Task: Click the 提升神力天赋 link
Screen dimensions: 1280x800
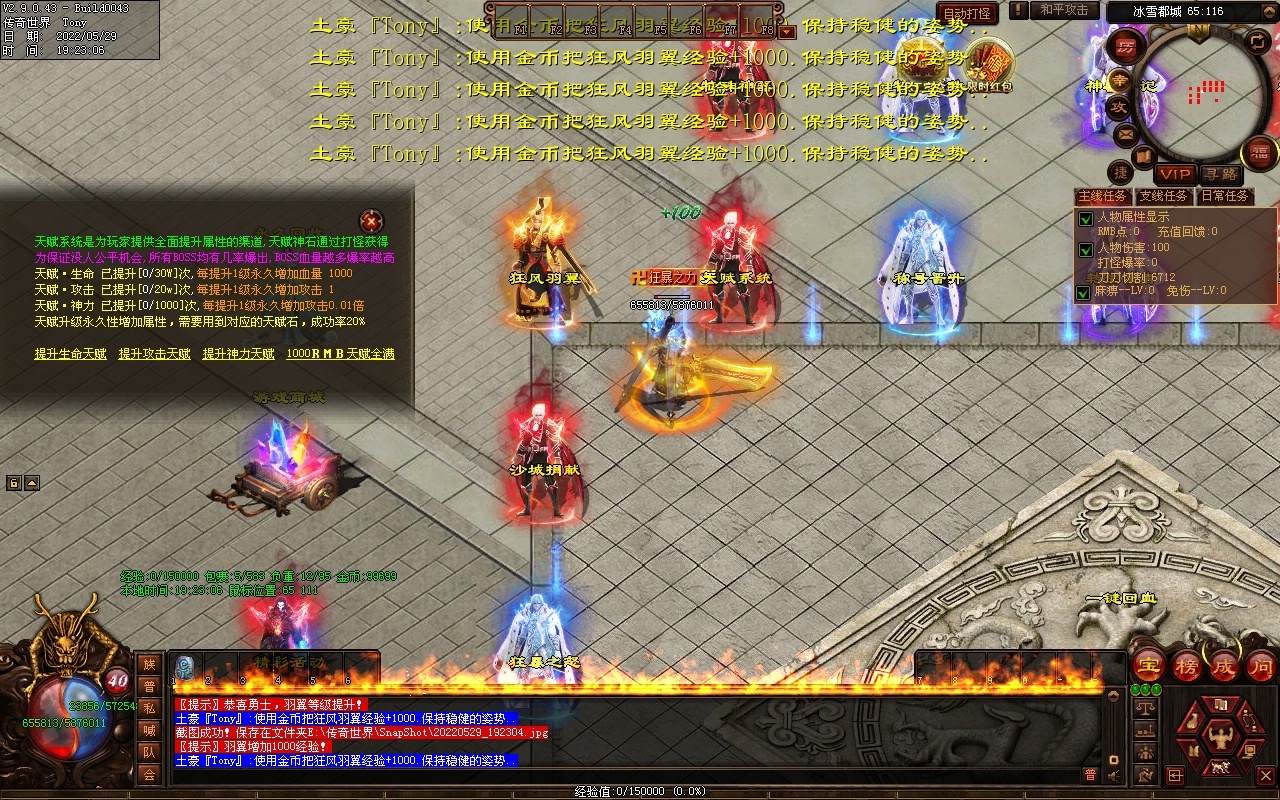Action: pyautogui.click(x=238, y=354)
